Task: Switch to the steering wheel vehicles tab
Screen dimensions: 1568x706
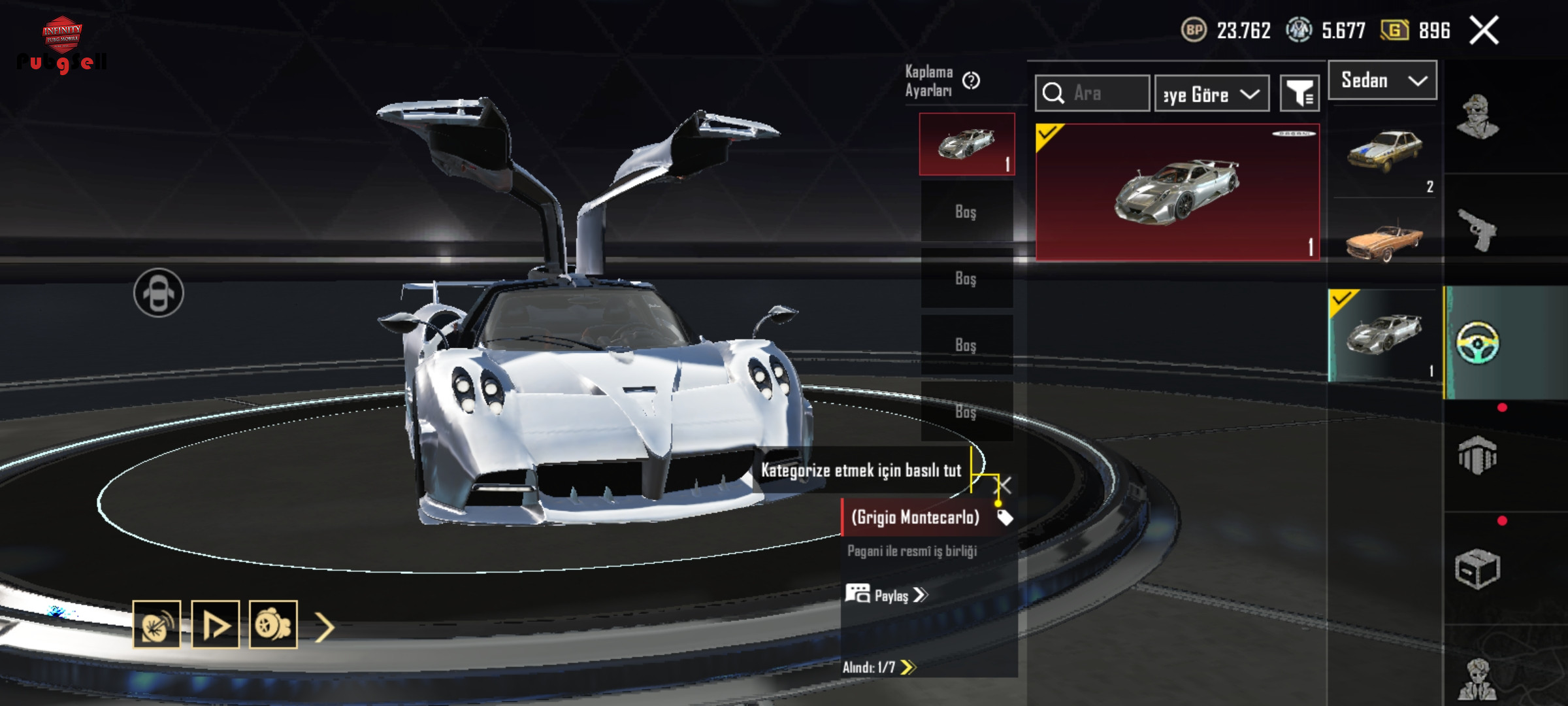Action: tap(1478, 342)
